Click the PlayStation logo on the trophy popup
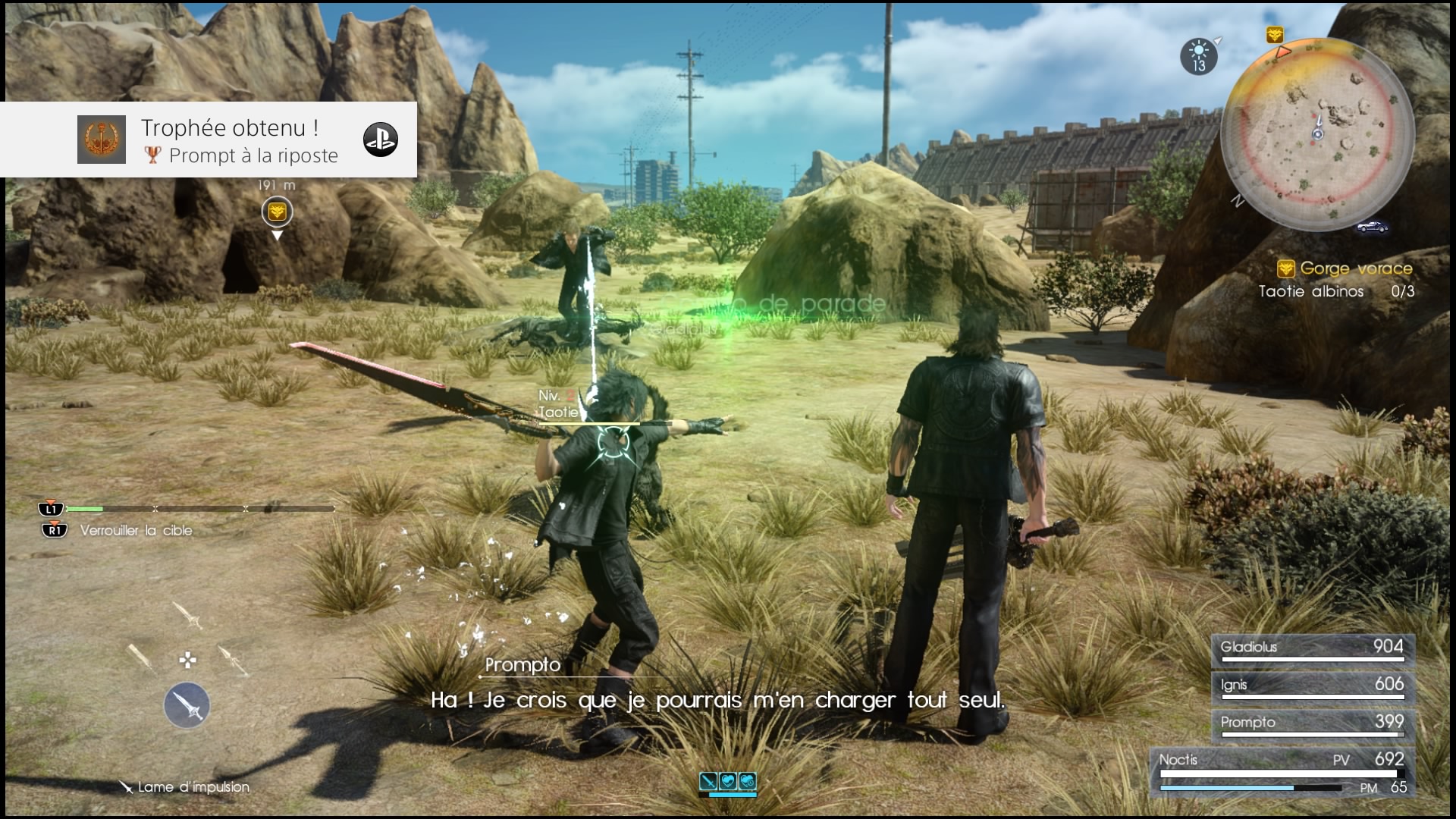 pyautogui.click(x=380, y=140)
